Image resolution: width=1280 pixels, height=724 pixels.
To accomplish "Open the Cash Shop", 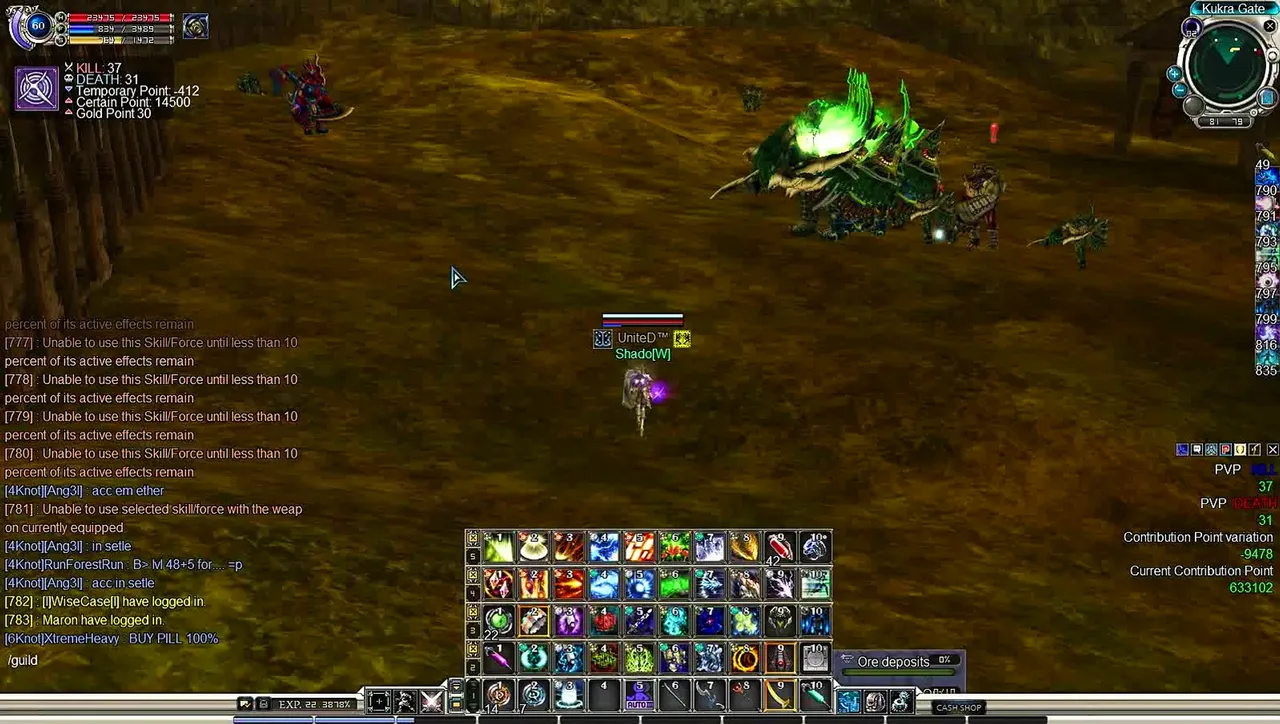I will pos(958,707).
